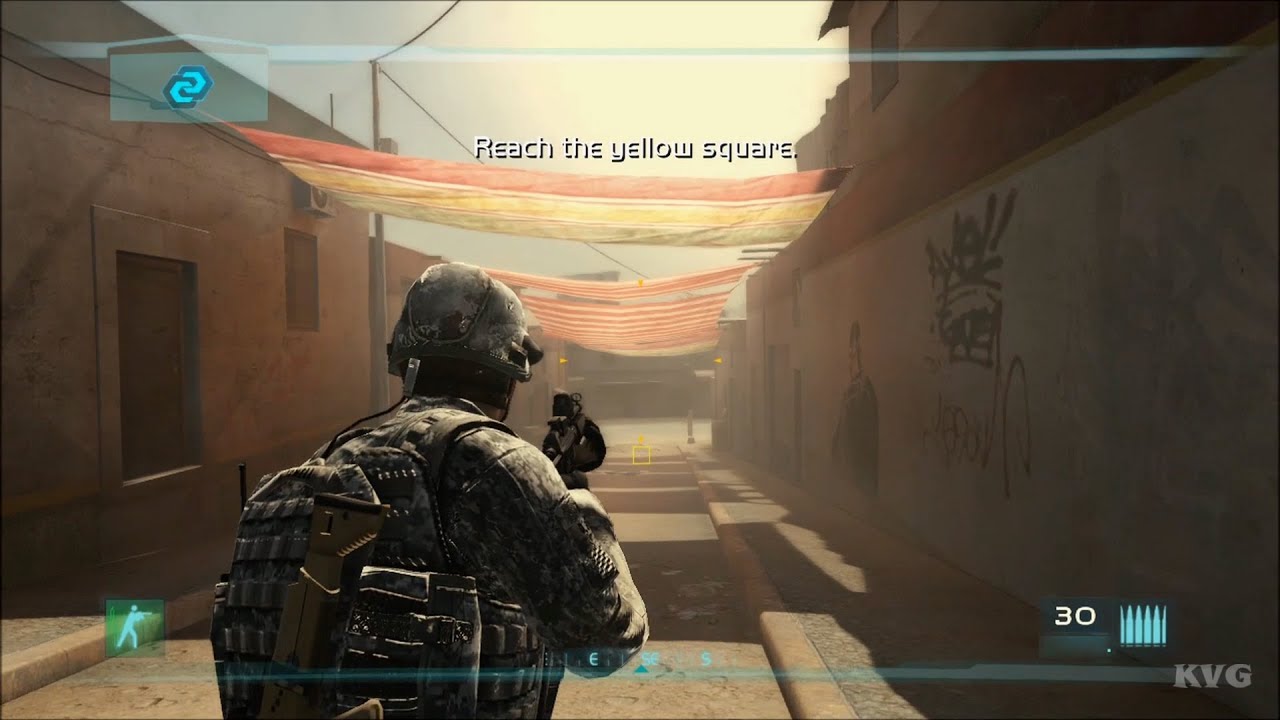Toggle the small green indicator dot near ammo
This screenshot has width=1280, height=720.
pos(1109,650)
